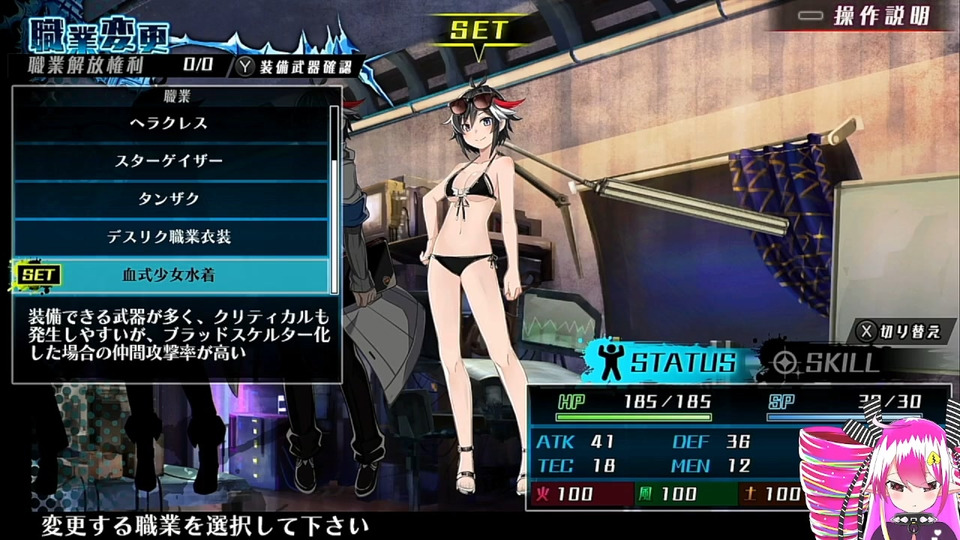Open the 操作説明 help panel
The height and width of the screenshot is (540, 960).
(x=872, y=16)
